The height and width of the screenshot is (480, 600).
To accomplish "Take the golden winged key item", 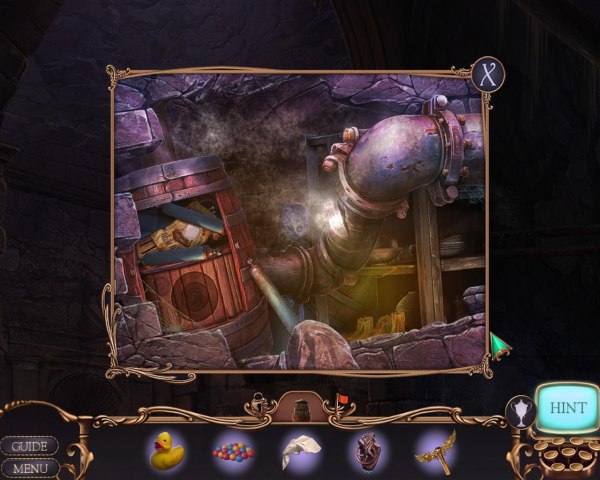I will pos(435,450).
